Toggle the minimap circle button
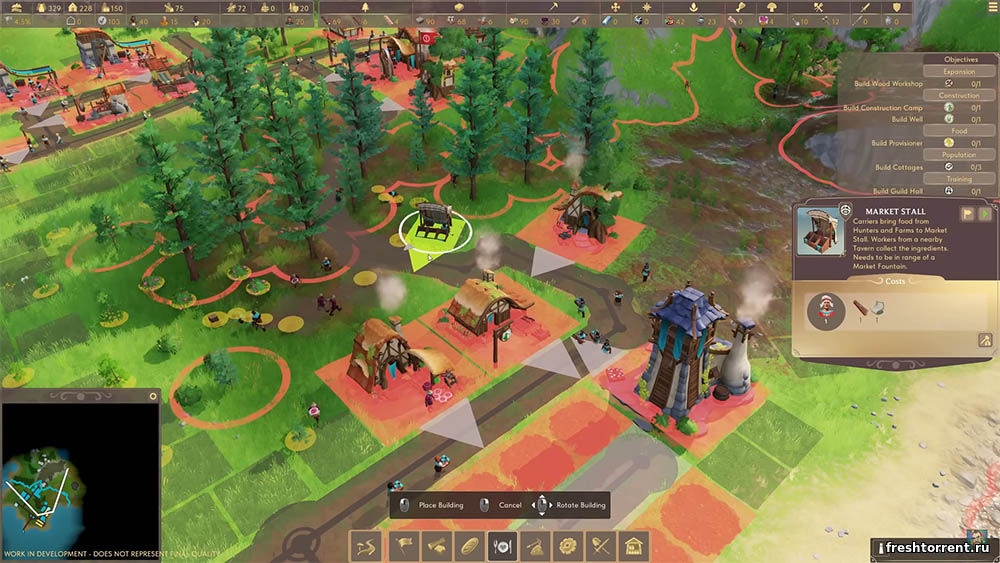Viewport: 1000px width, 563px height. tap(152, 397)
